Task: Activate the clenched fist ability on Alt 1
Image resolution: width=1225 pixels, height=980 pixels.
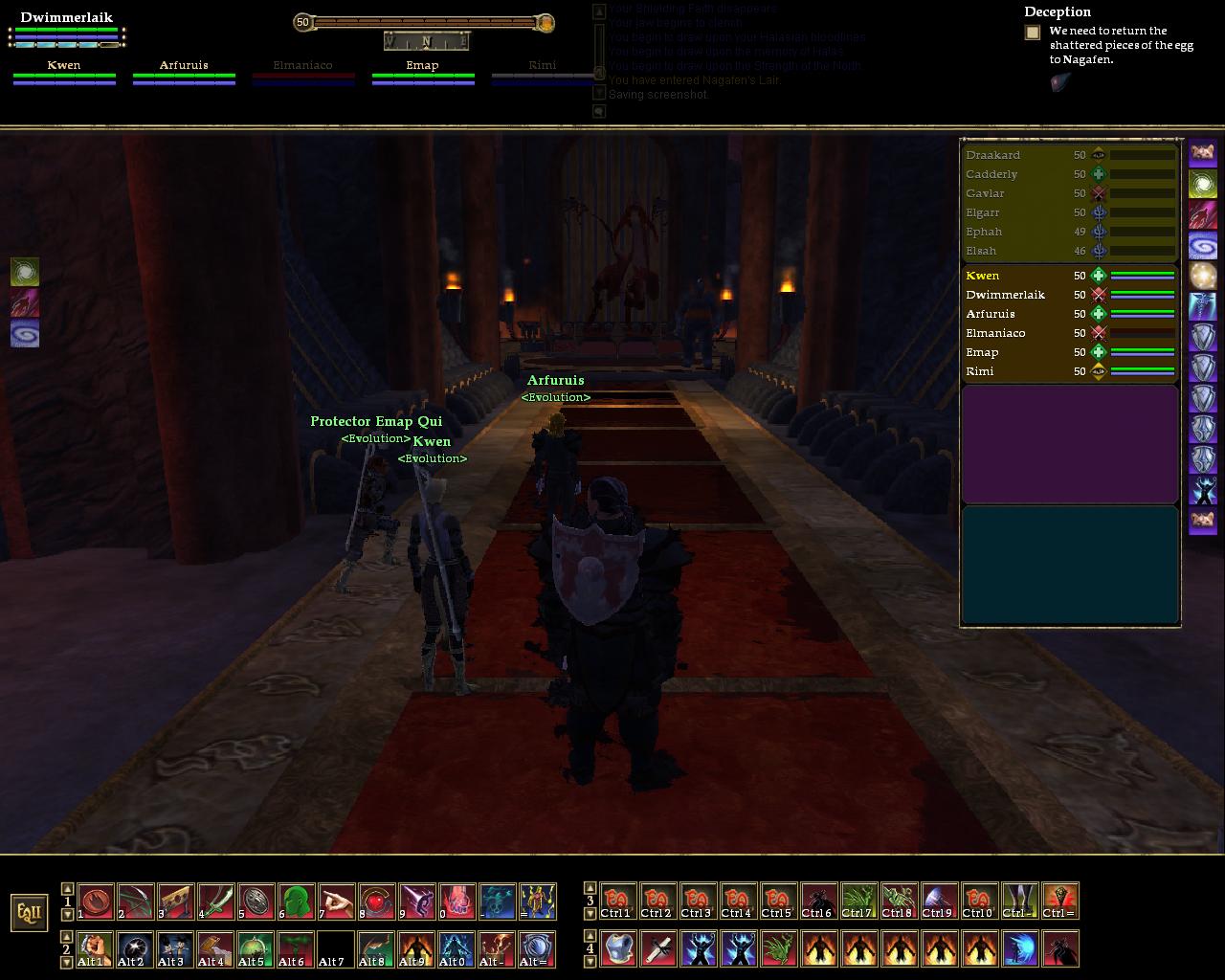Action: click(95, 949)
